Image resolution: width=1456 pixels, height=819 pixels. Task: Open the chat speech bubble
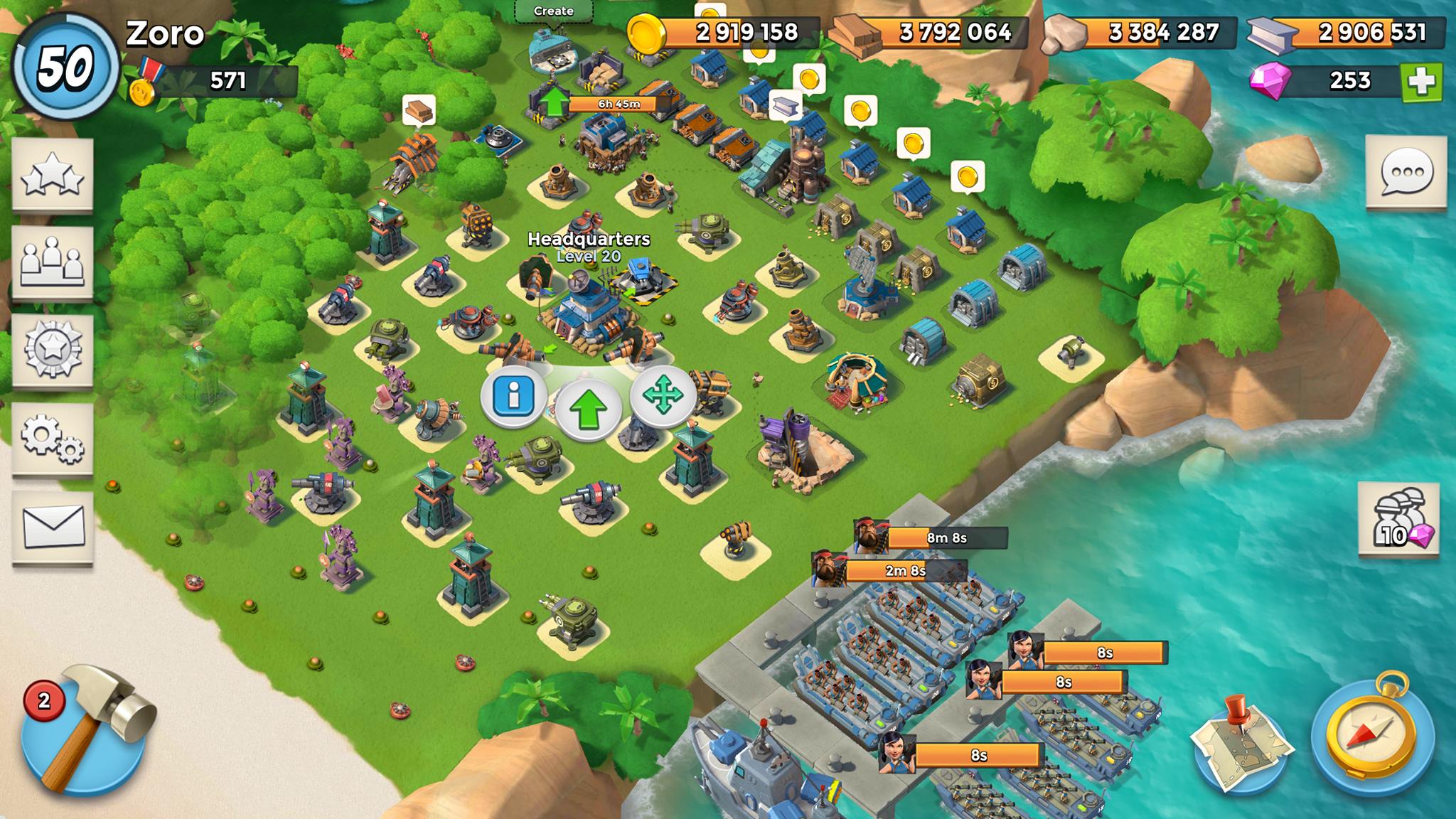point(1406,171)
